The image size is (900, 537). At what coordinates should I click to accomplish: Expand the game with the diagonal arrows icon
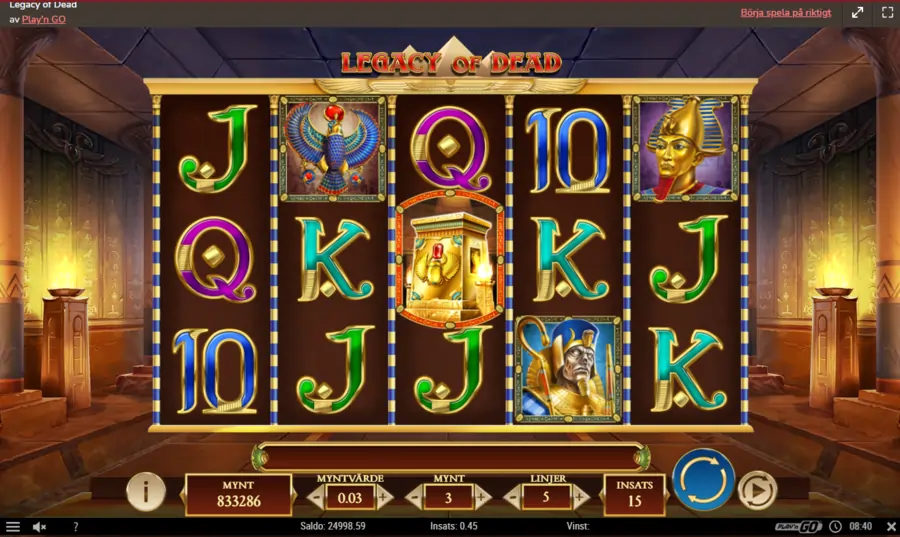pyautogui.click(x=857, y=13)
